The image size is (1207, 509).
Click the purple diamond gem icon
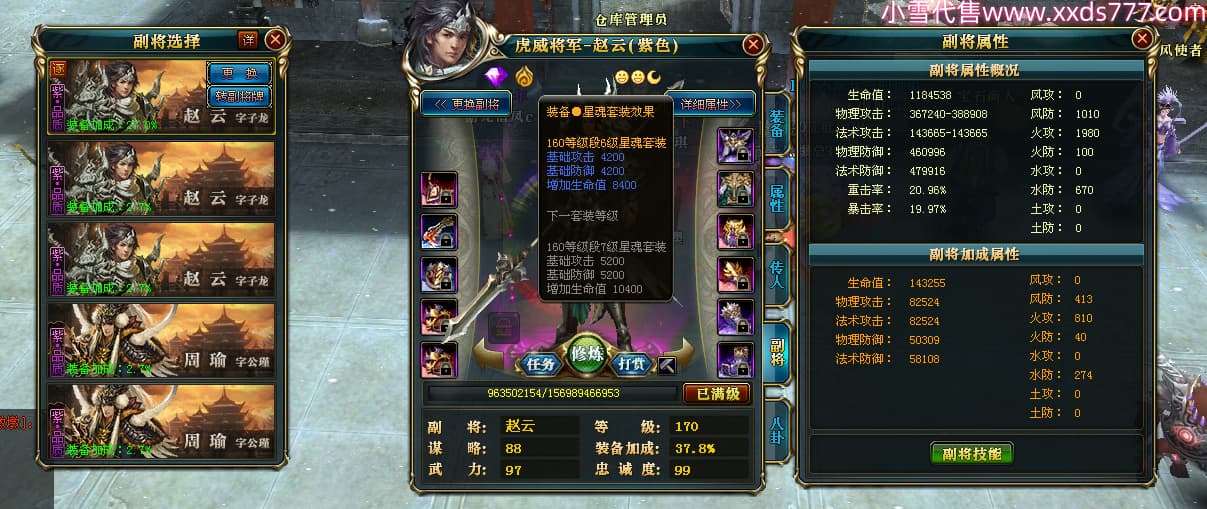point(496,76)
